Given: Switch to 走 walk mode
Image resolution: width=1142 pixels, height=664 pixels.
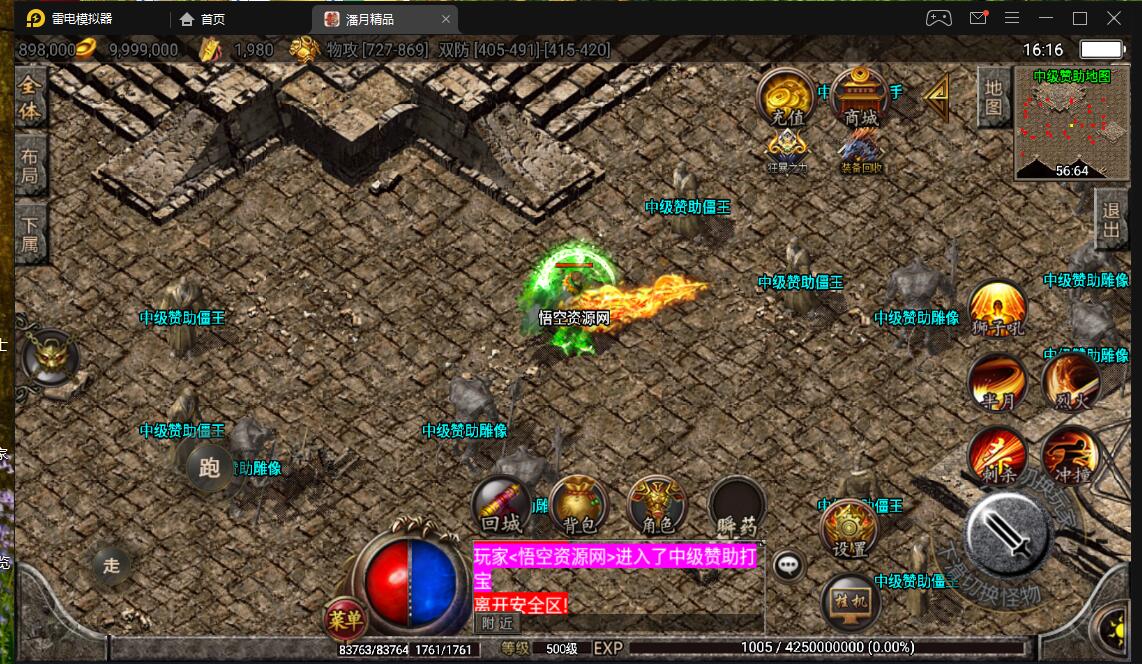Looking at the screenshot, I should (111, 565).
